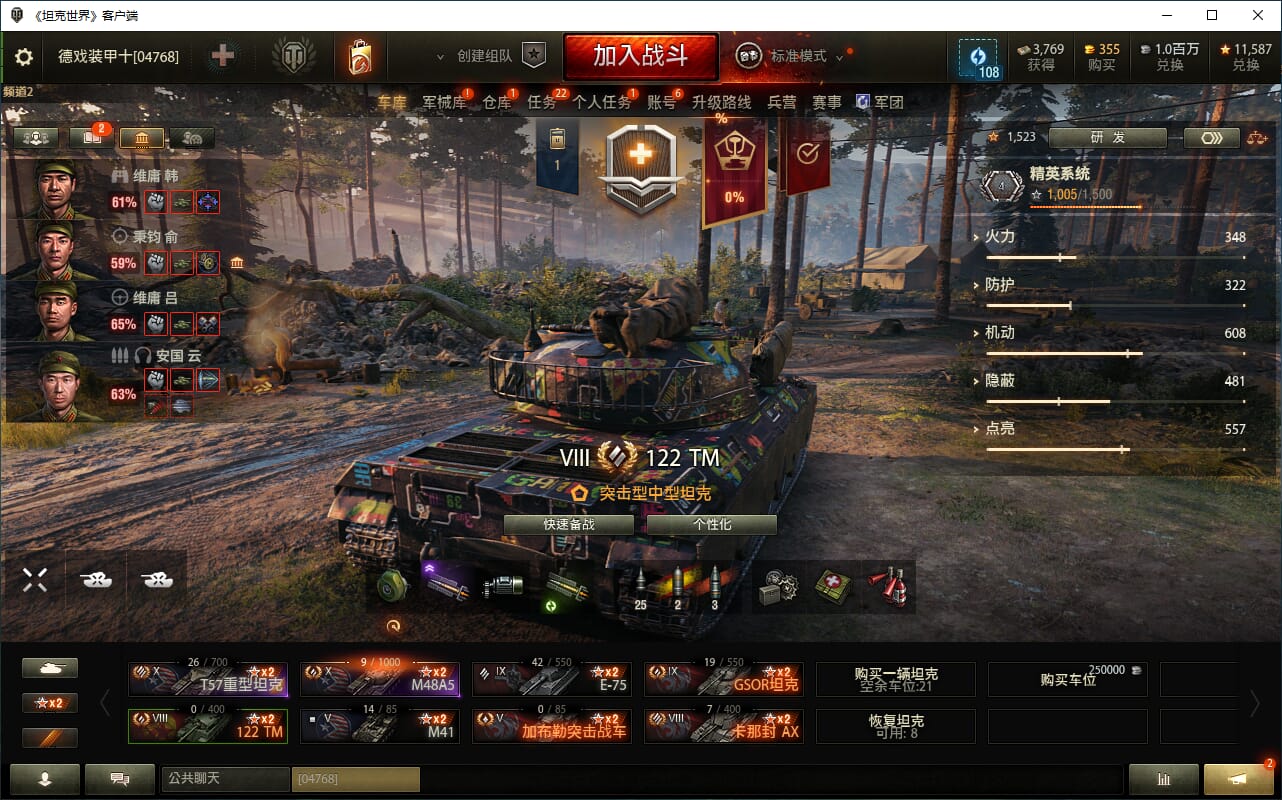Open the 任务 missions tab

click(x=541, y=102)
